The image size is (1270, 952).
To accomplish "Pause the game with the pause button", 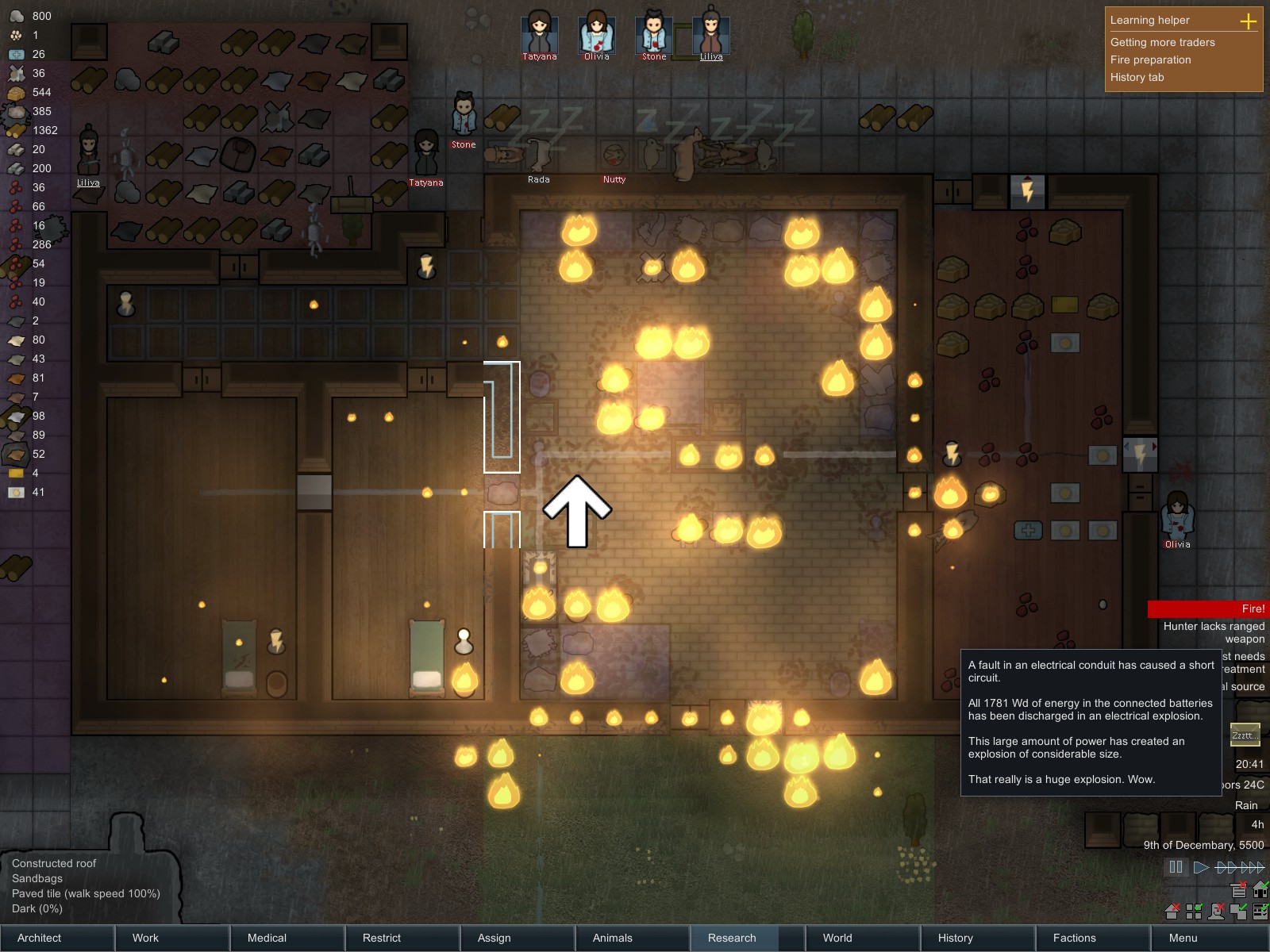I will pos(1176,867).
